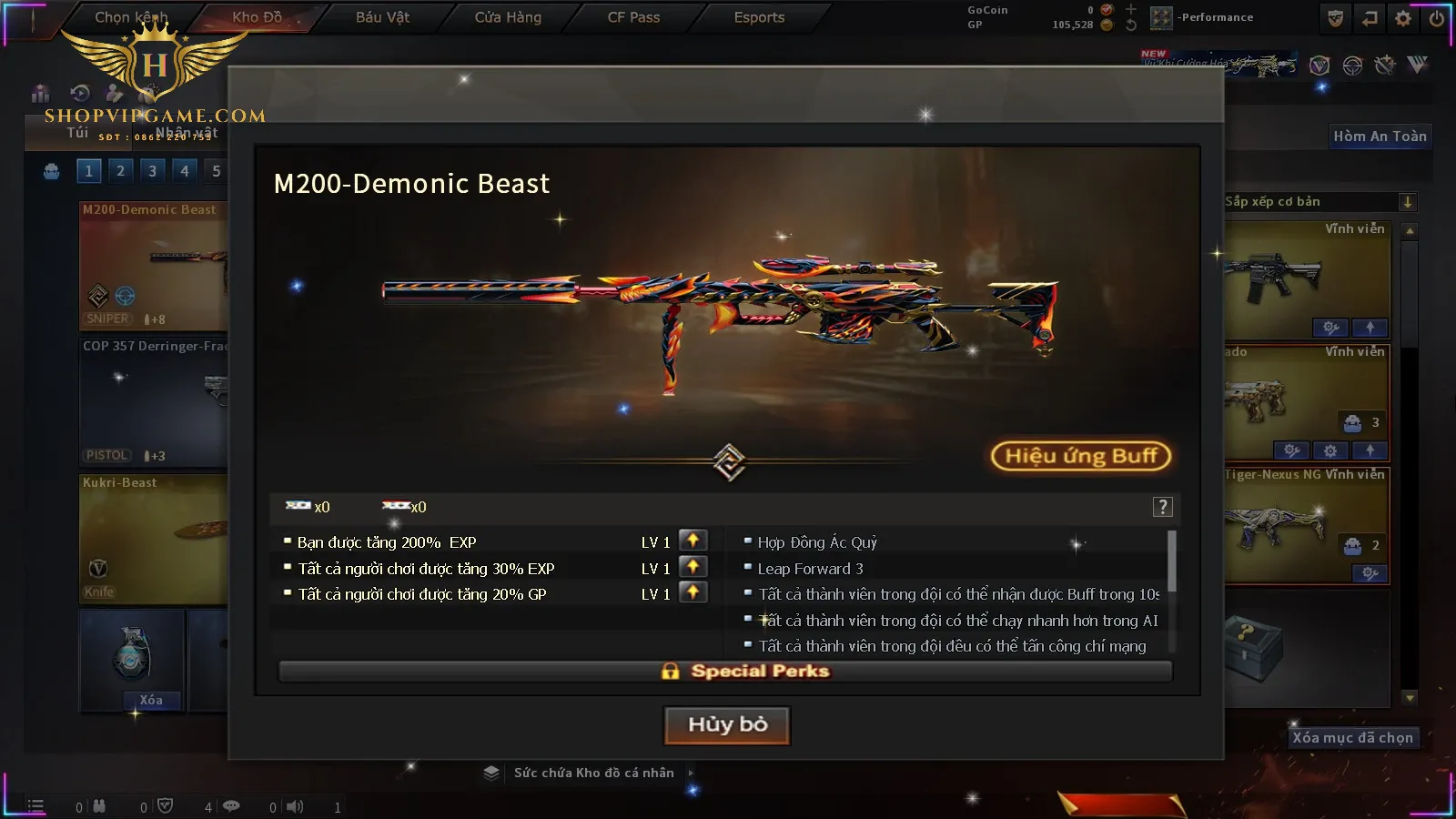Viewport: 1456px width, 819px height.
Task: Click the power exit icon
Action: (1437, 18)
